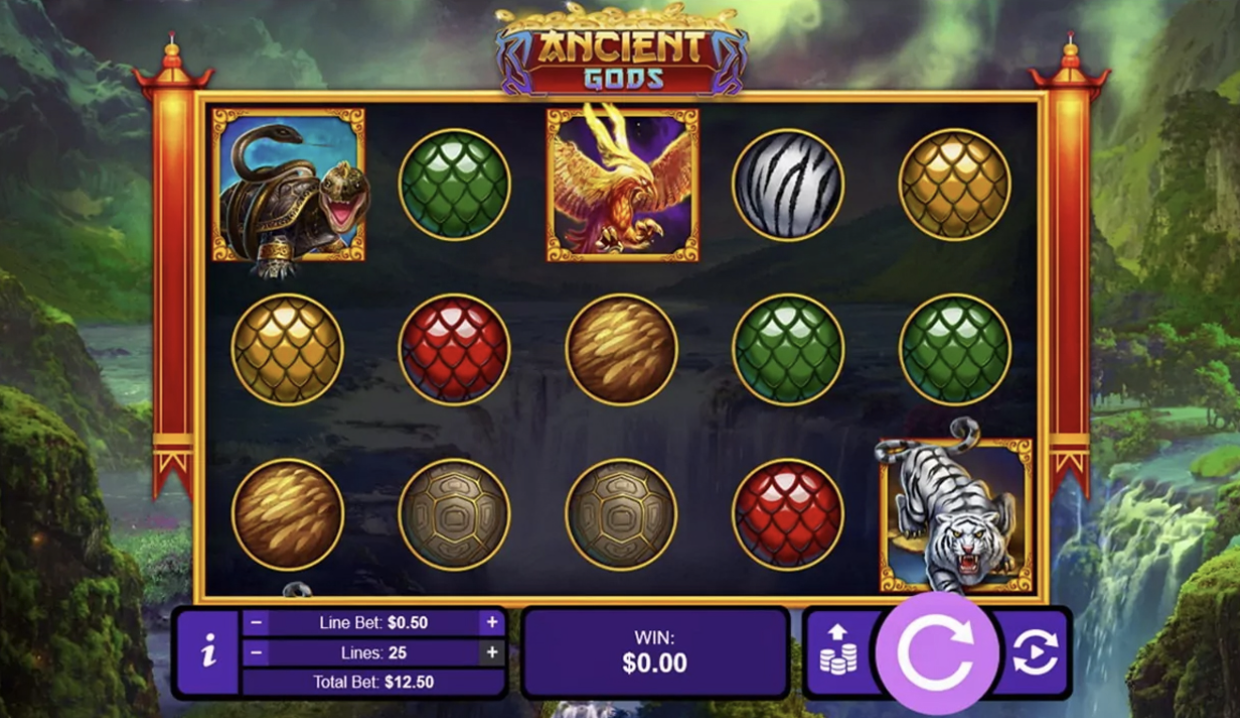Image resolution: width=1240 pixels, height=718 pixels.
Task: Spin the reels with the purple button
Action: coord(936,652)
